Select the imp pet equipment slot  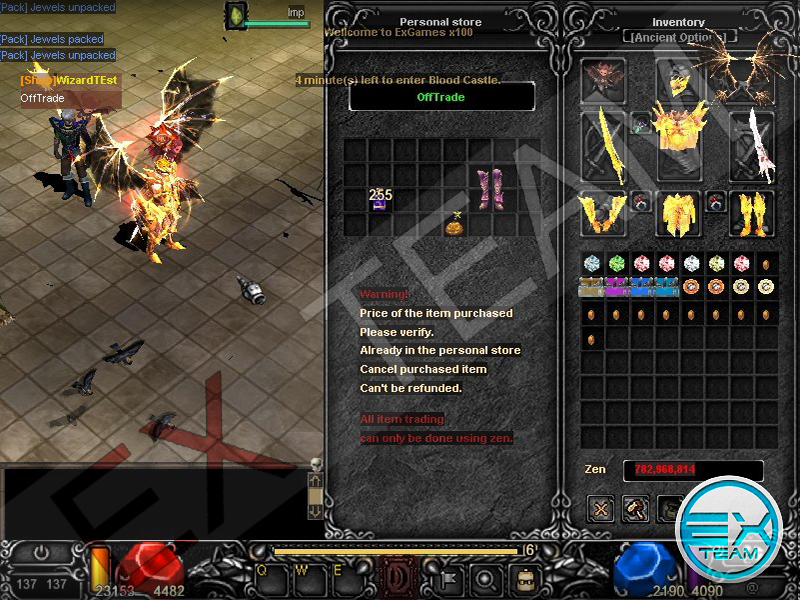click(x=604, y=80)
